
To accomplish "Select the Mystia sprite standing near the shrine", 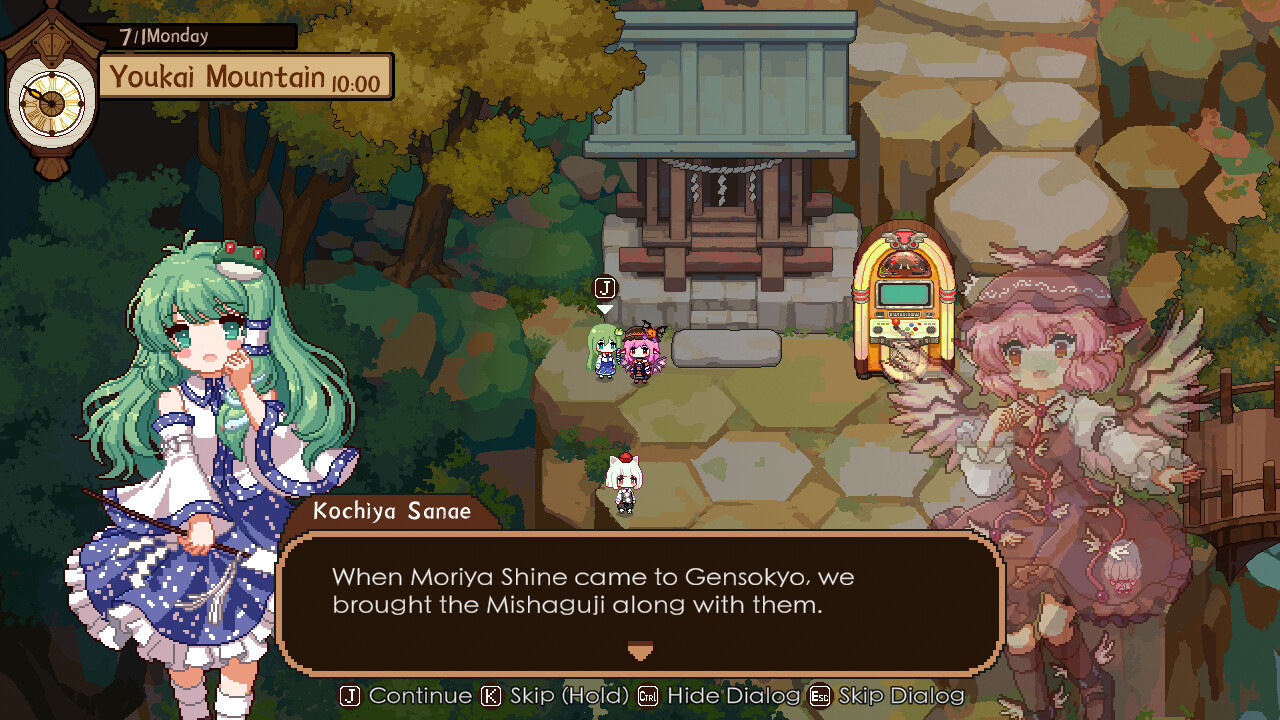I will click(640, 355).
